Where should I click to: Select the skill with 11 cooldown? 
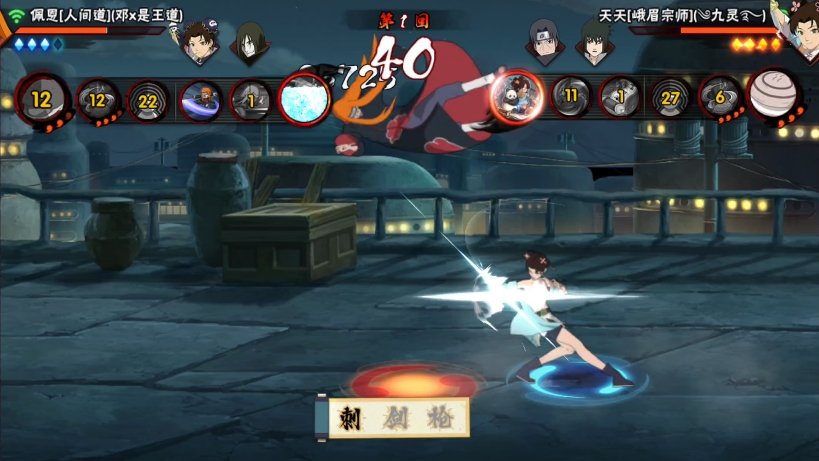[x=571, y=97]
